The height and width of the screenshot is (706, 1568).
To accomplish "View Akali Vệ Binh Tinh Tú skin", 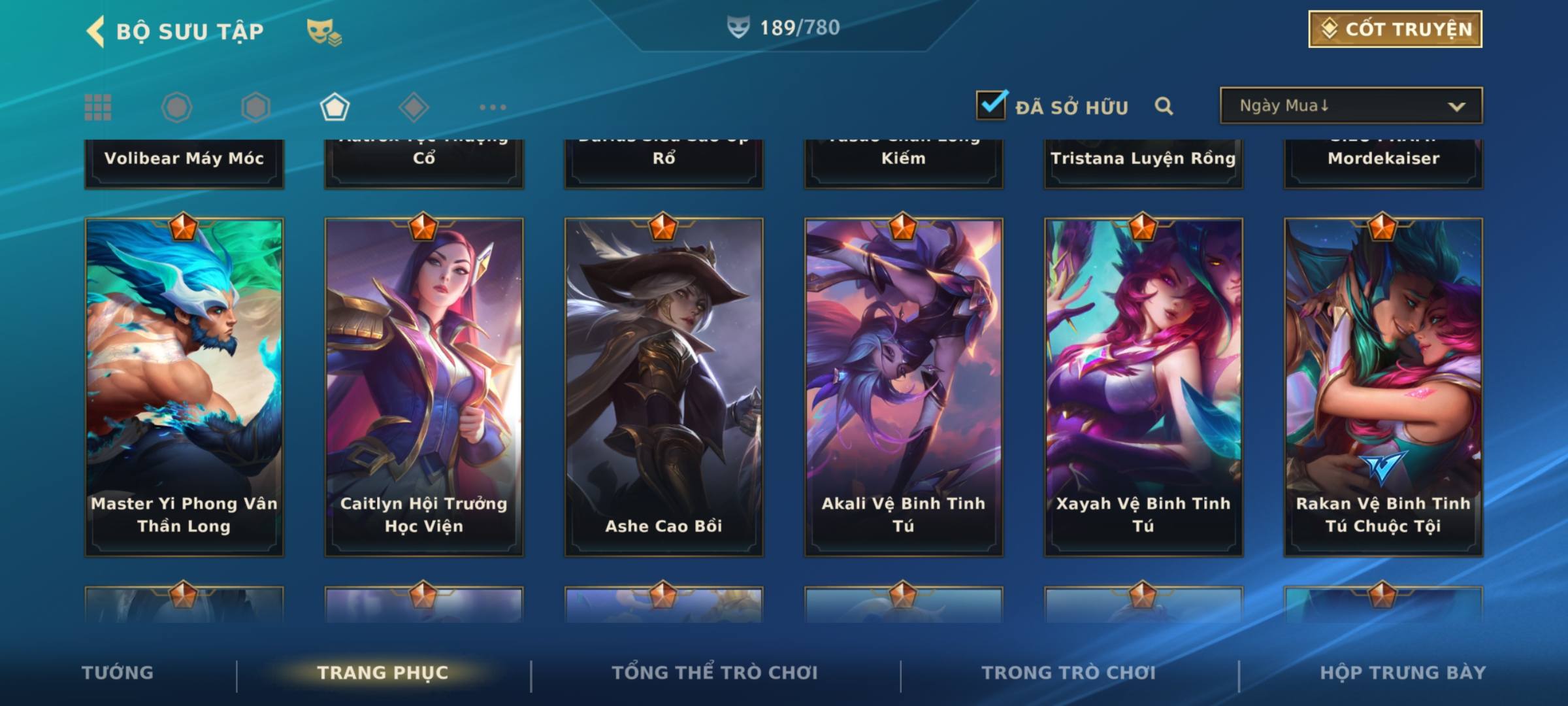I will 904,387.
